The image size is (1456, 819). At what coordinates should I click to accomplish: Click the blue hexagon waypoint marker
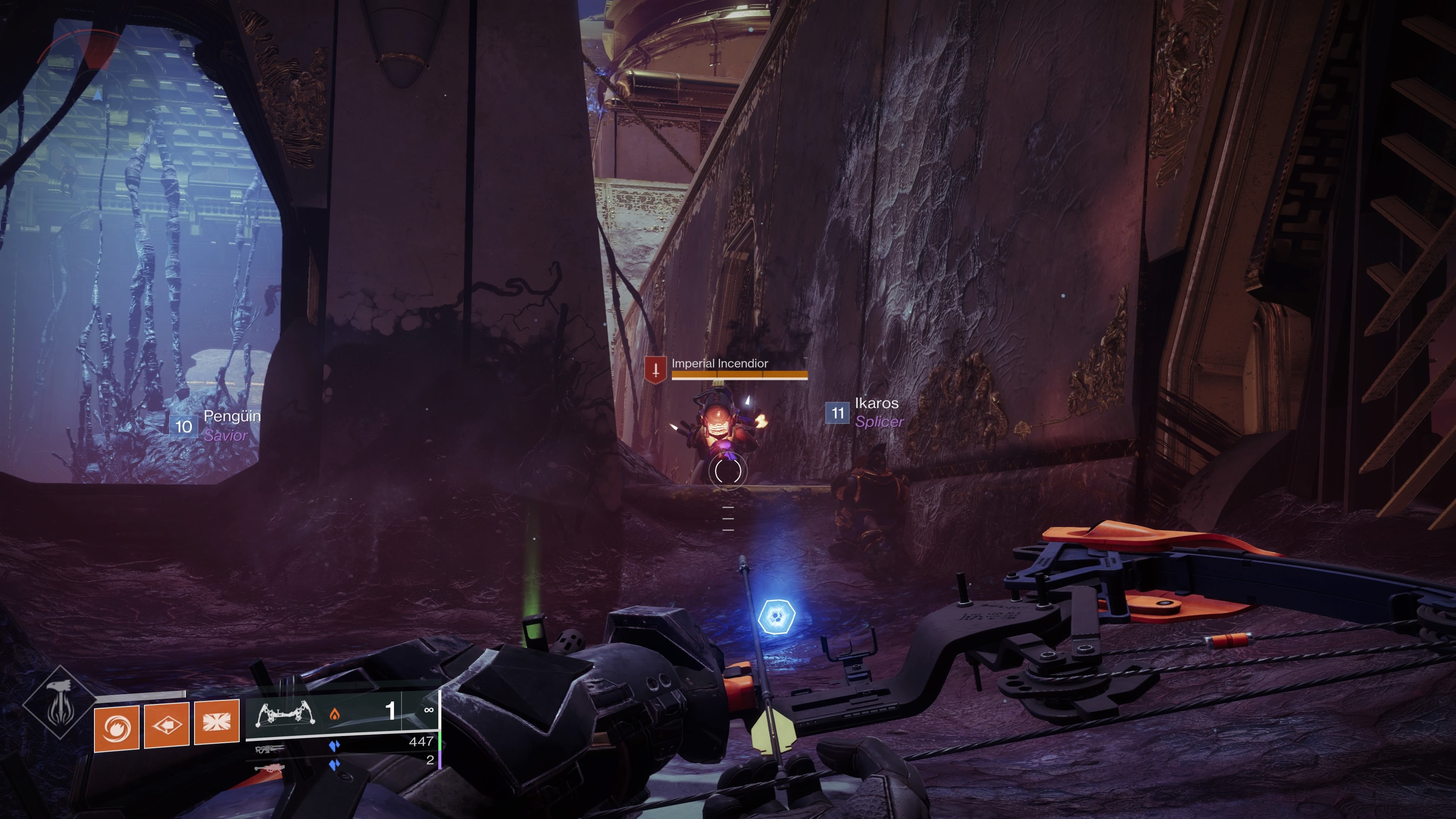[x=776, y=616]
